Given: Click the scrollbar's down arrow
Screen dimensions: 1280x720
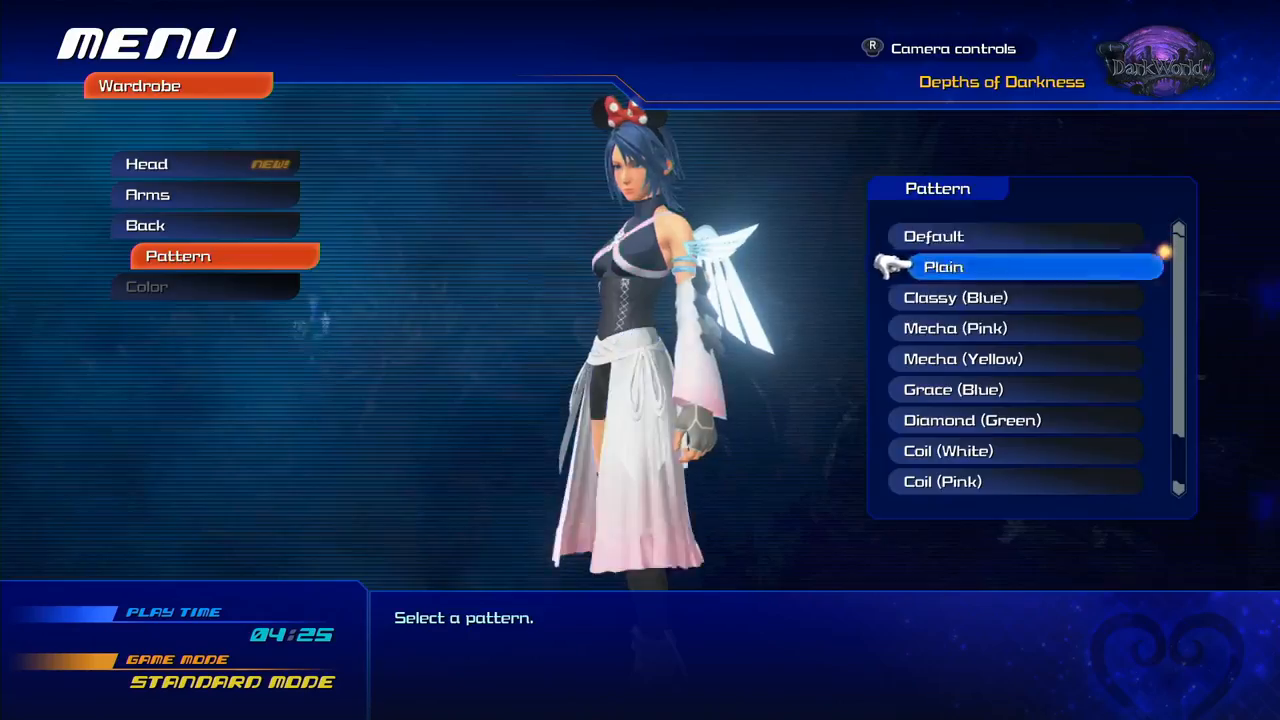Looking at the screenshot, I should [x=1179, y=488].
